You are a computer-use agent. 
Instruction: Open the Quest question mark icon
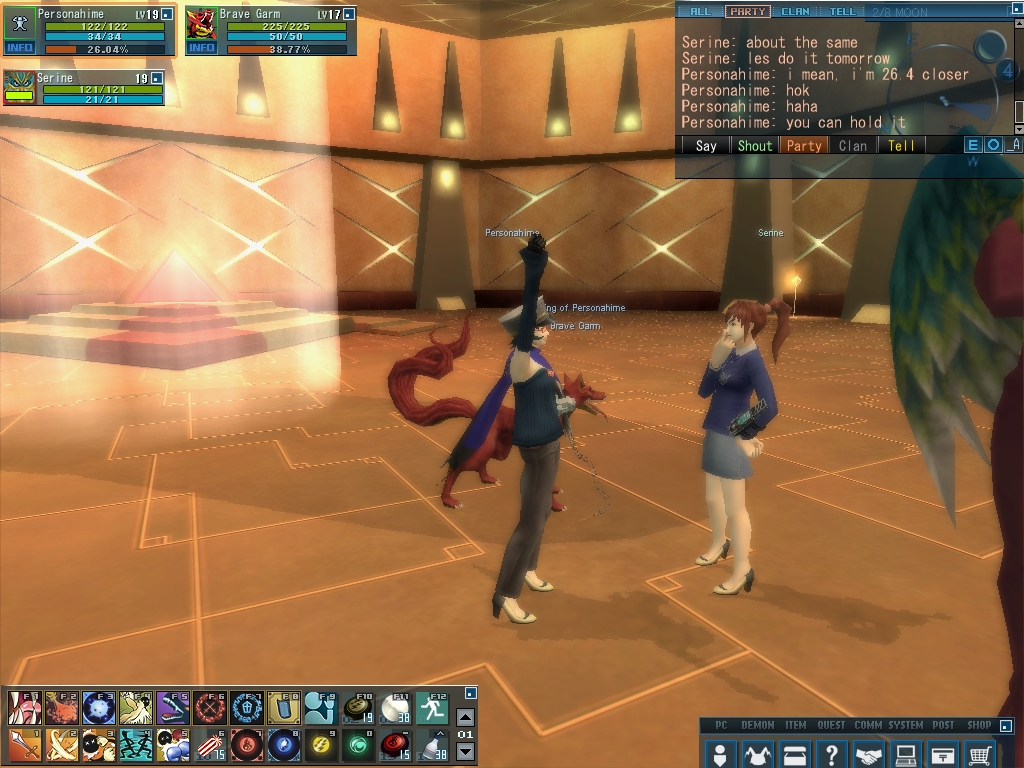[832, 753]
